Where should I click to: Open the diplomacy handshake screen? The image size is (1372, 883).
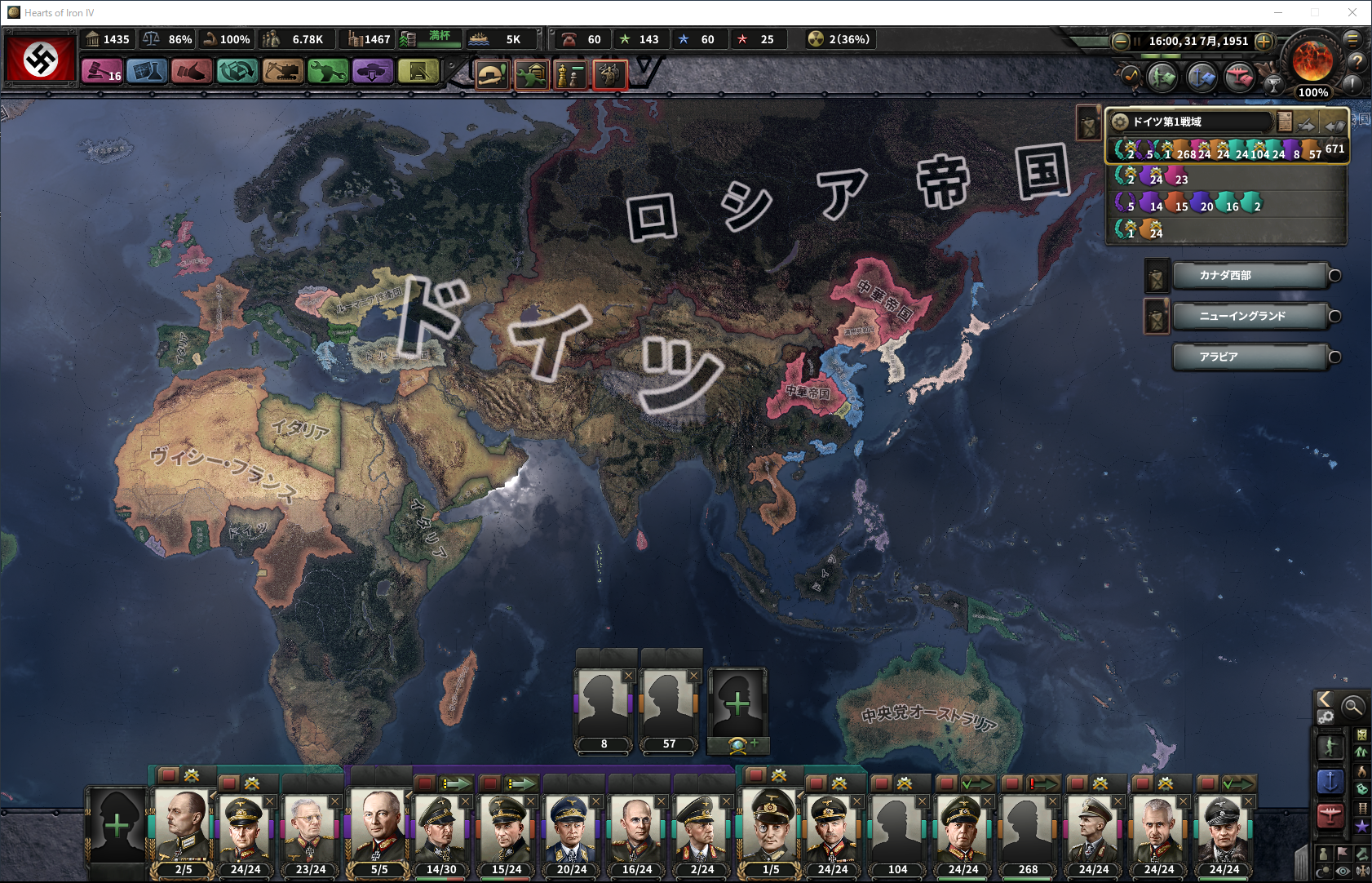click(192, 72)
